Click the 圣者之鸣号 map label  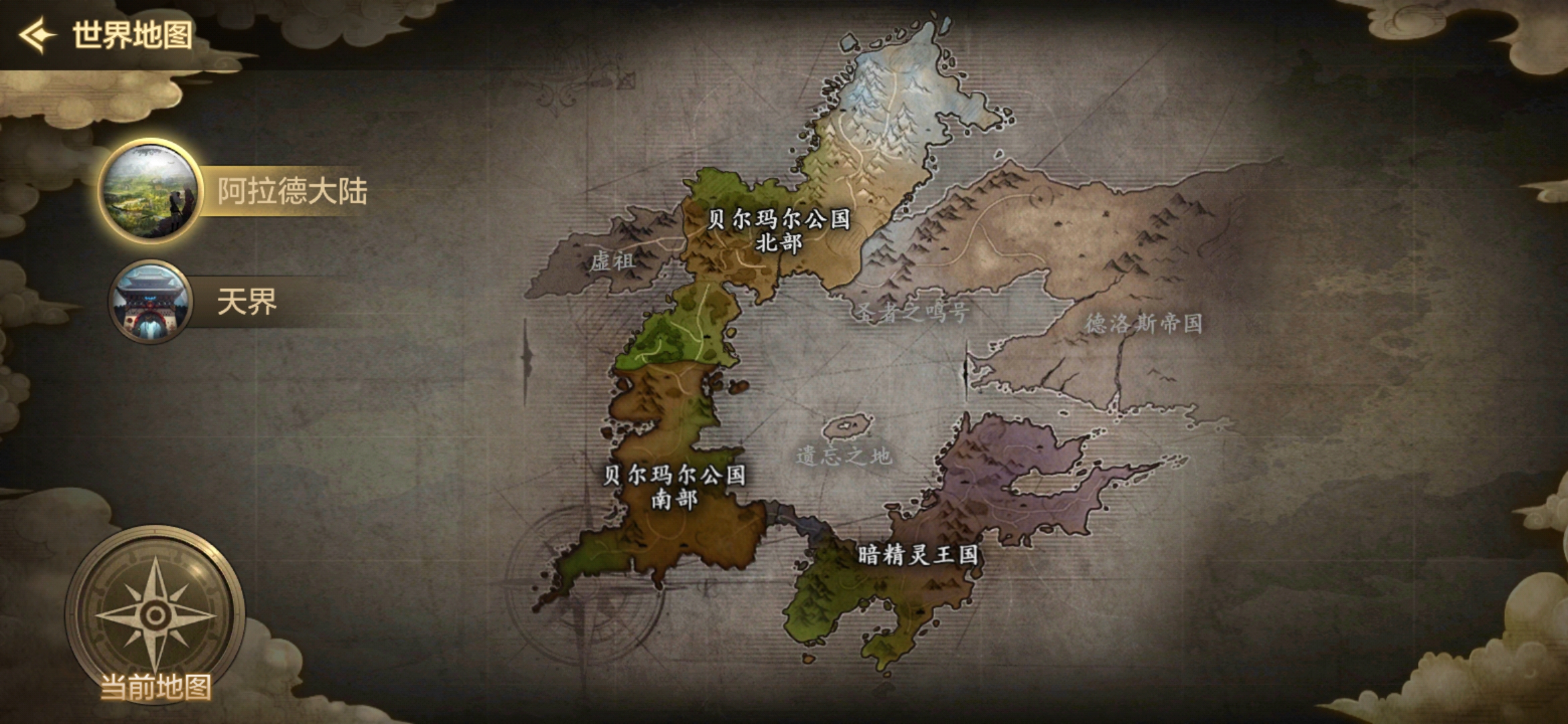[913, 312]
